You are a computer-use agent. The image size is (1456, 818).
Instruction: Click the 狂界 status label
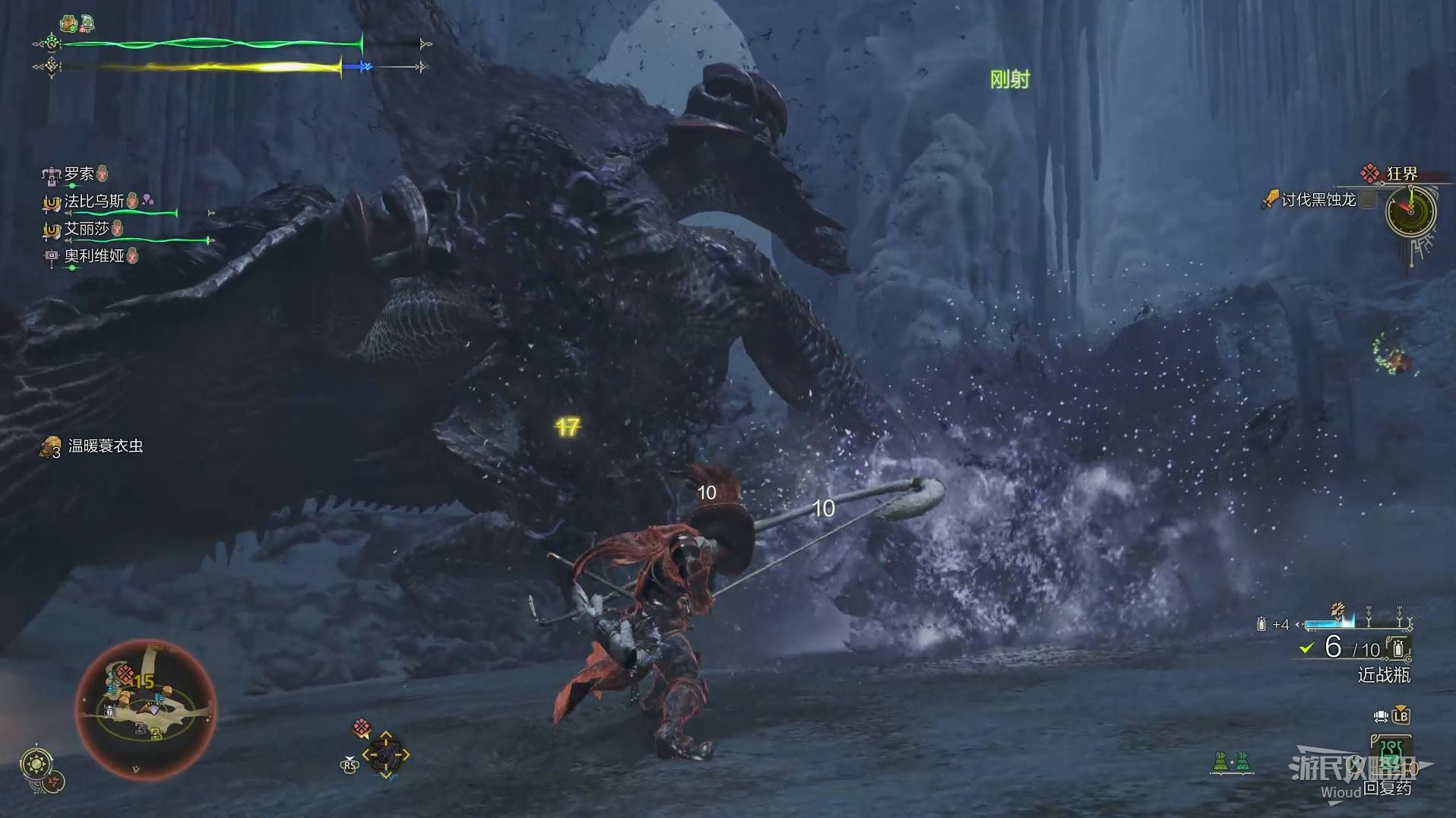click(x=1401, y=174)
